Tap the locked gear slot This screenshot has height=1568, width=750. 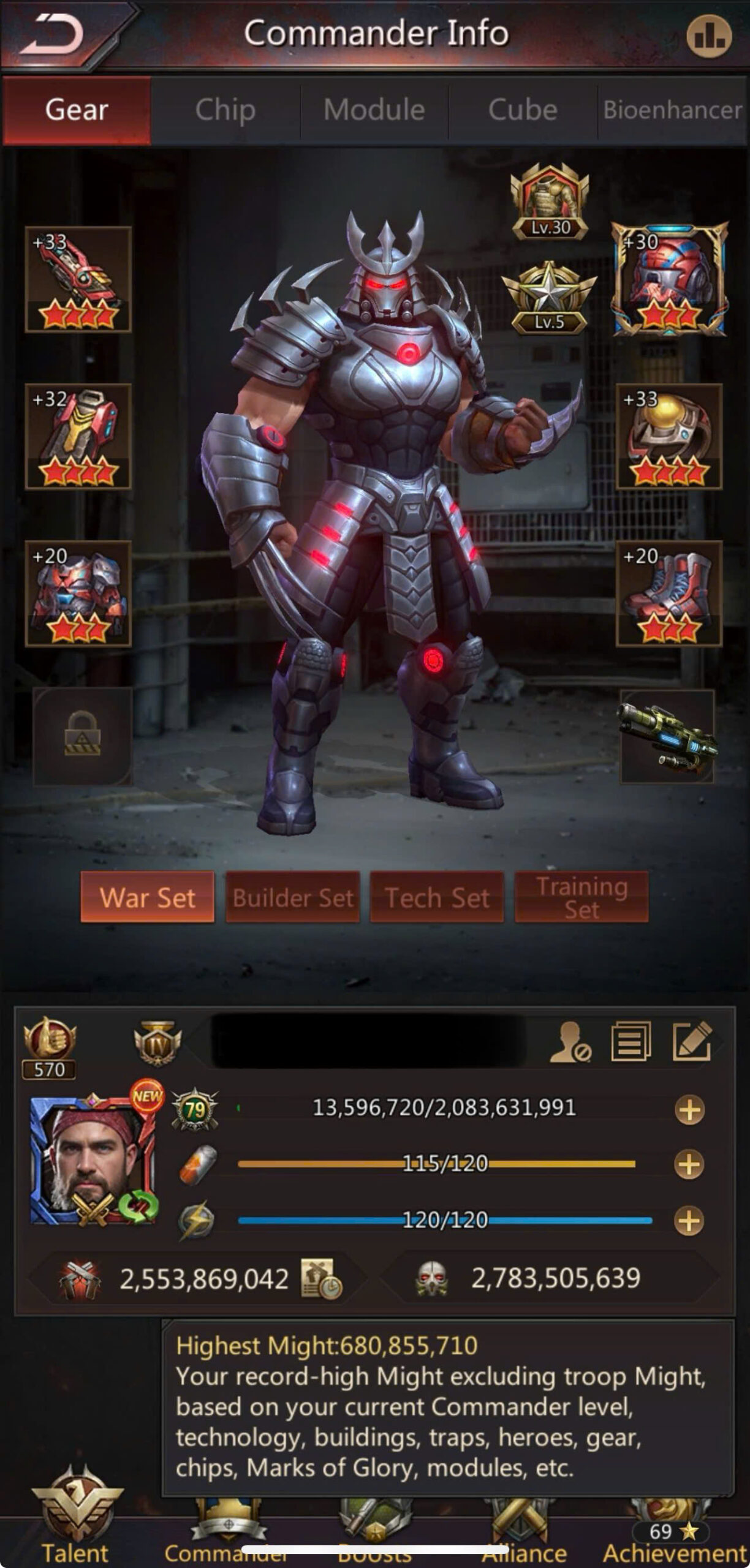(x=82, y=736)
